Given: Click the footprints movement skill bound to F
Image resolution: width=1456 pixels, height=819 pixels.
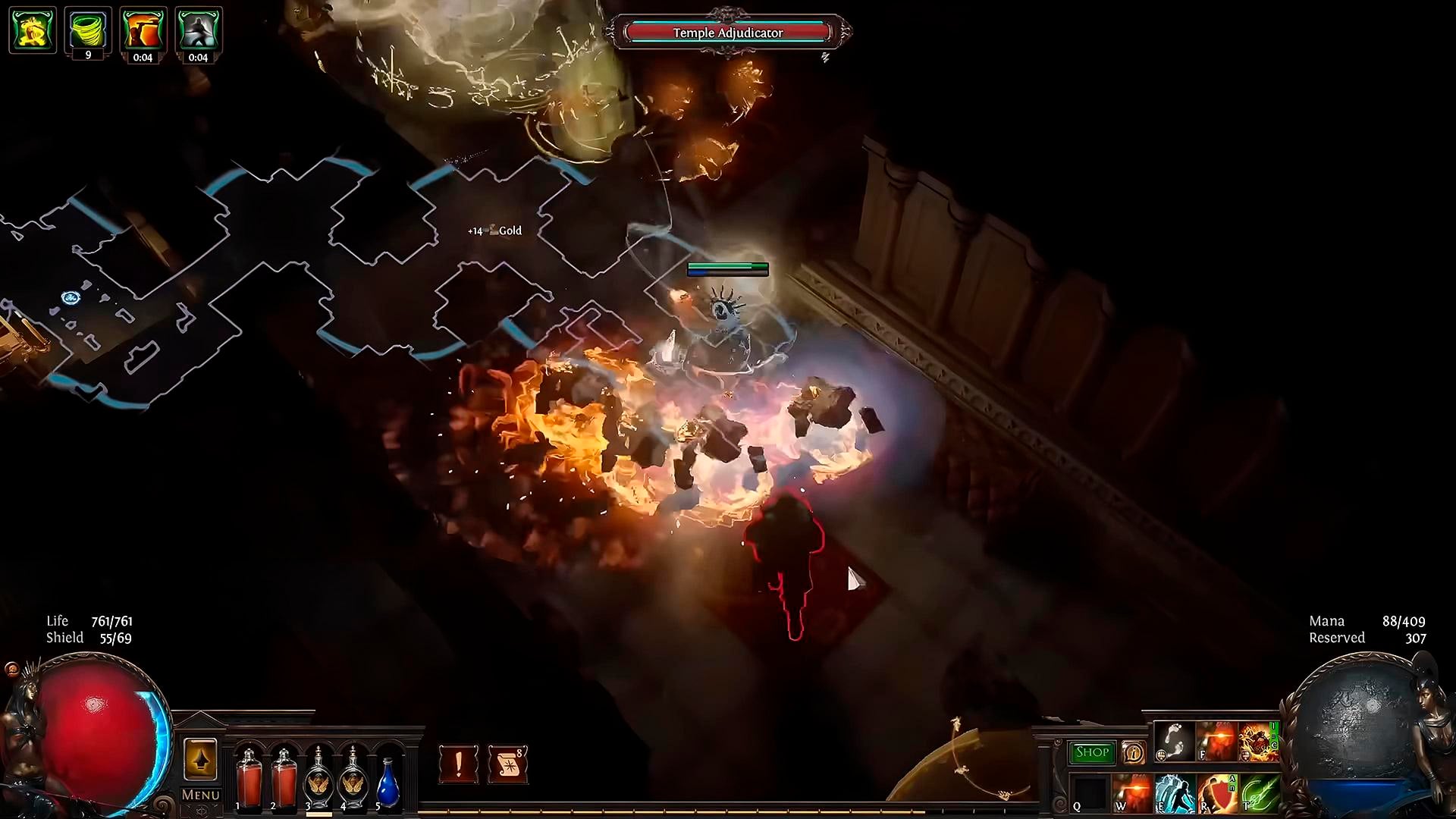Looking at the screenshot, I should click(1174, 742).
